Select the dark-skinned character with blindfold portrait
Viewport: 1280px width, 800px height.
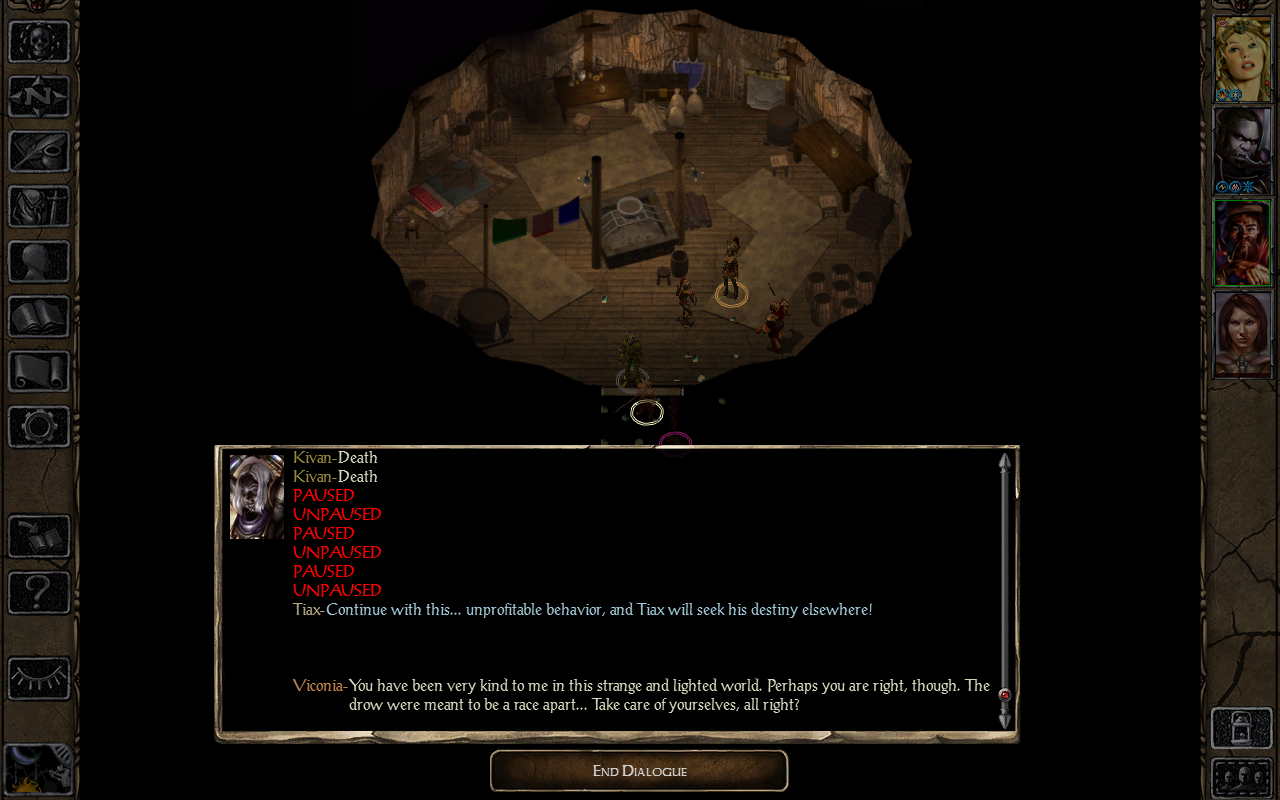1242,150
